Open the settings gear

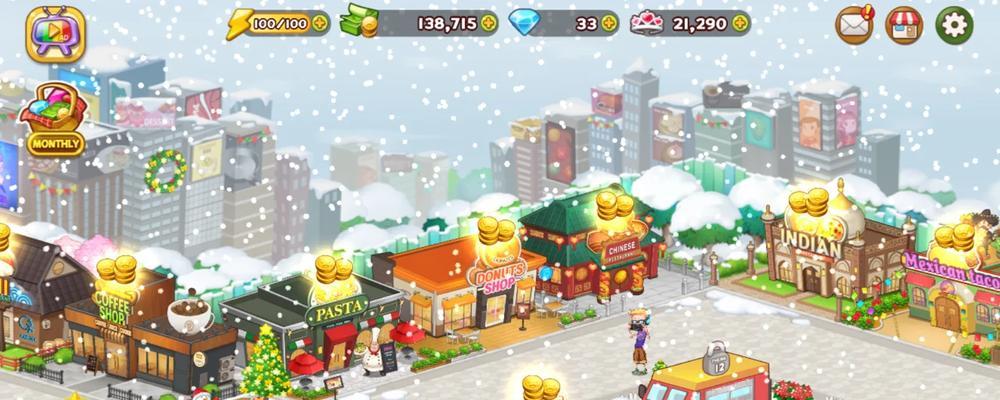click(x=954, y=24)
